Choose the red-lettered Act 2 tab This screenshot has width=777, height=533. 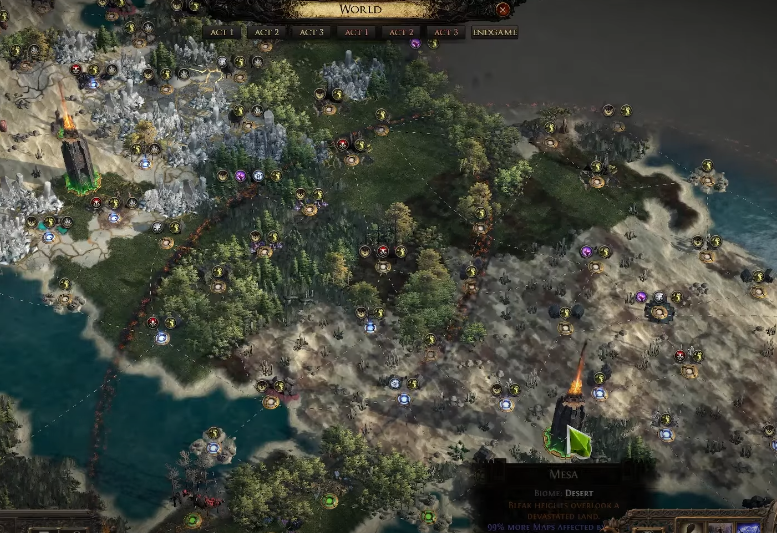point(402,32)
